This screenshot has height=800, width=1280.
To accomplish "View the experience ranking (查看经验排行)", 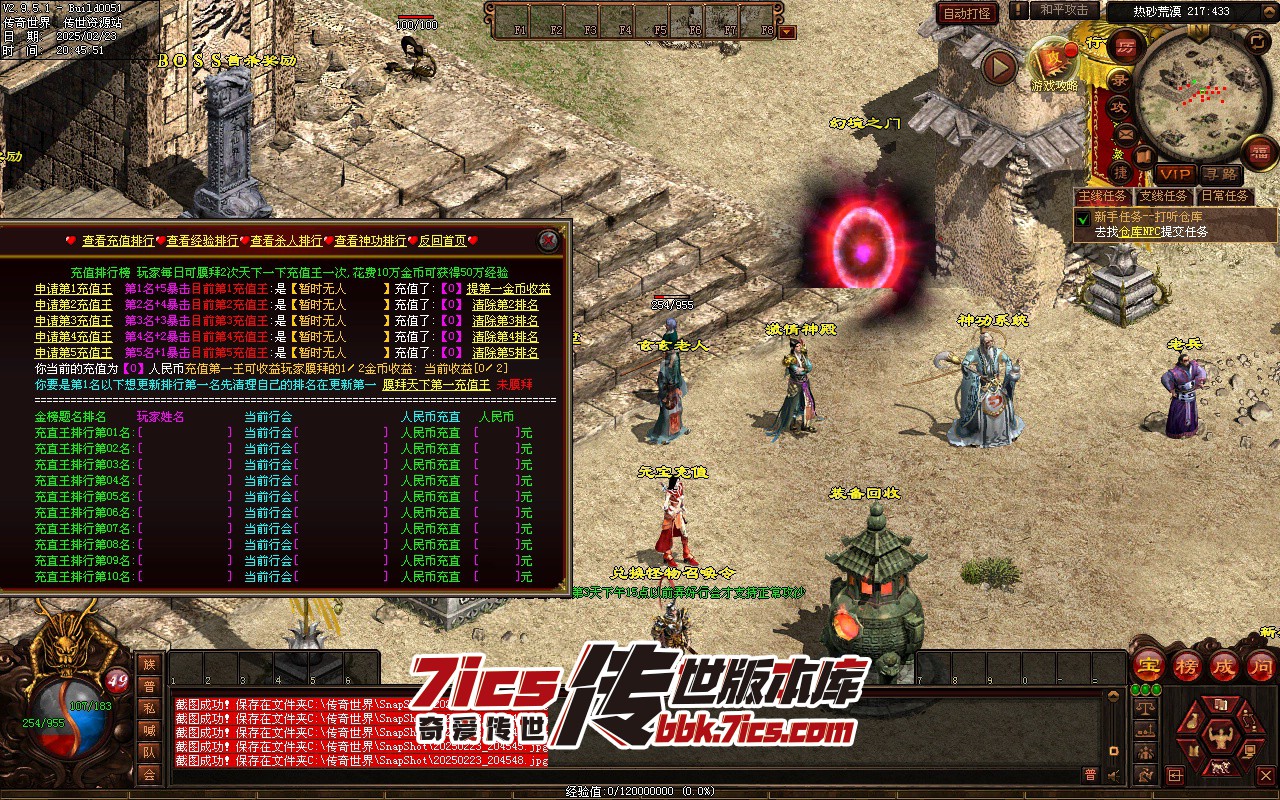I will [x=202, y=241].
